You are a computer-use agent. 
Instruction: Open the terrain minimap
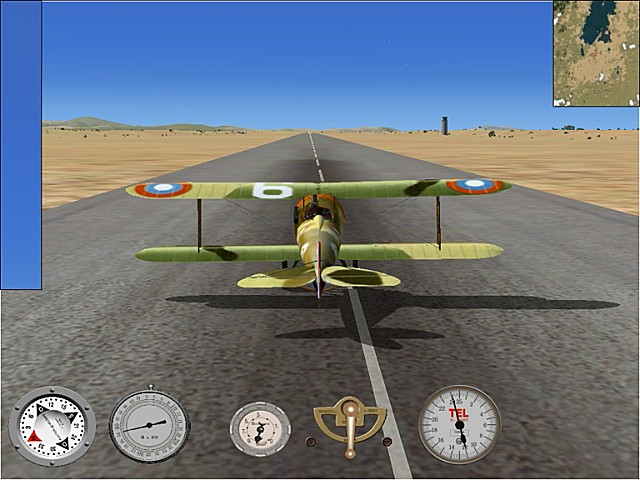coord(596,53)
